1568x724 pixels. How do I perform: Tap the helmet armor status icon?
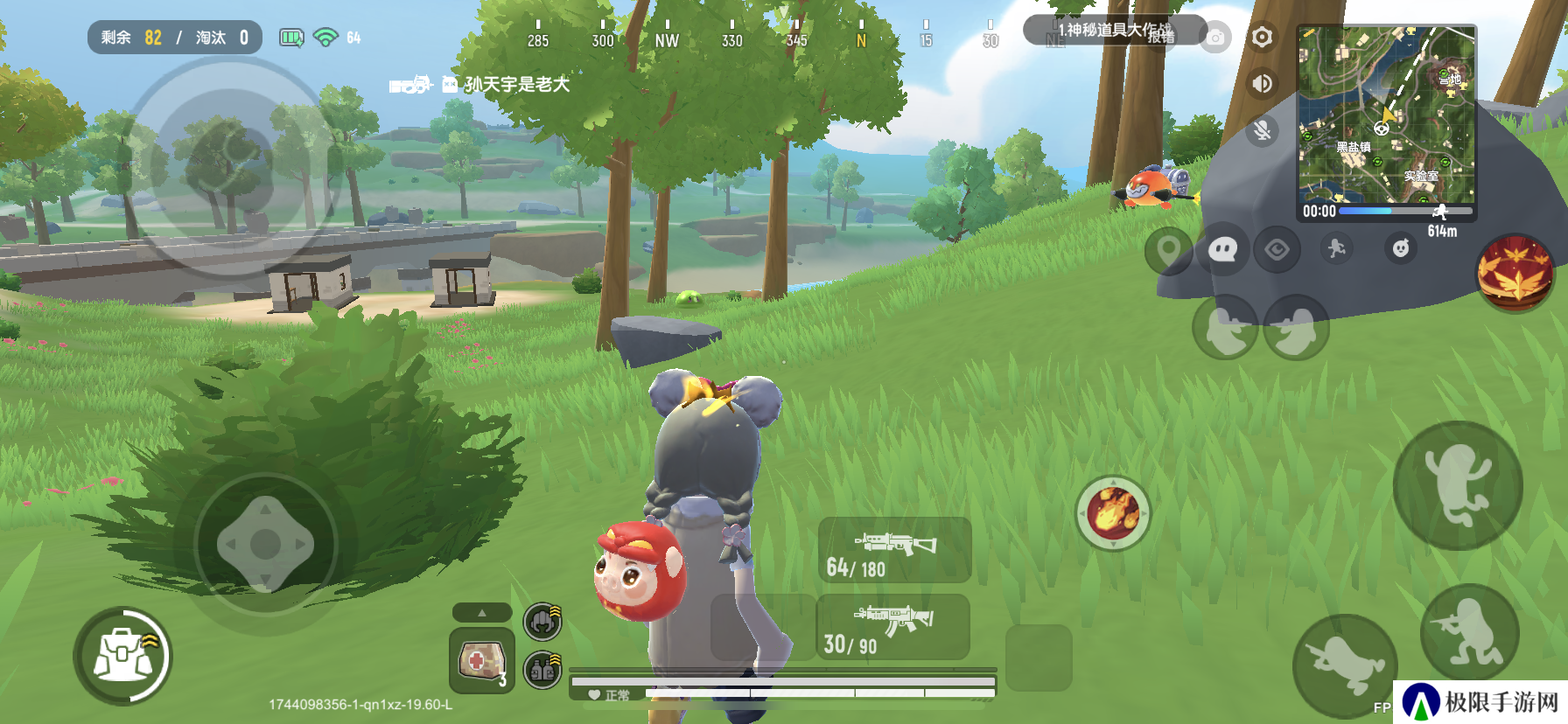coord(542,622)
